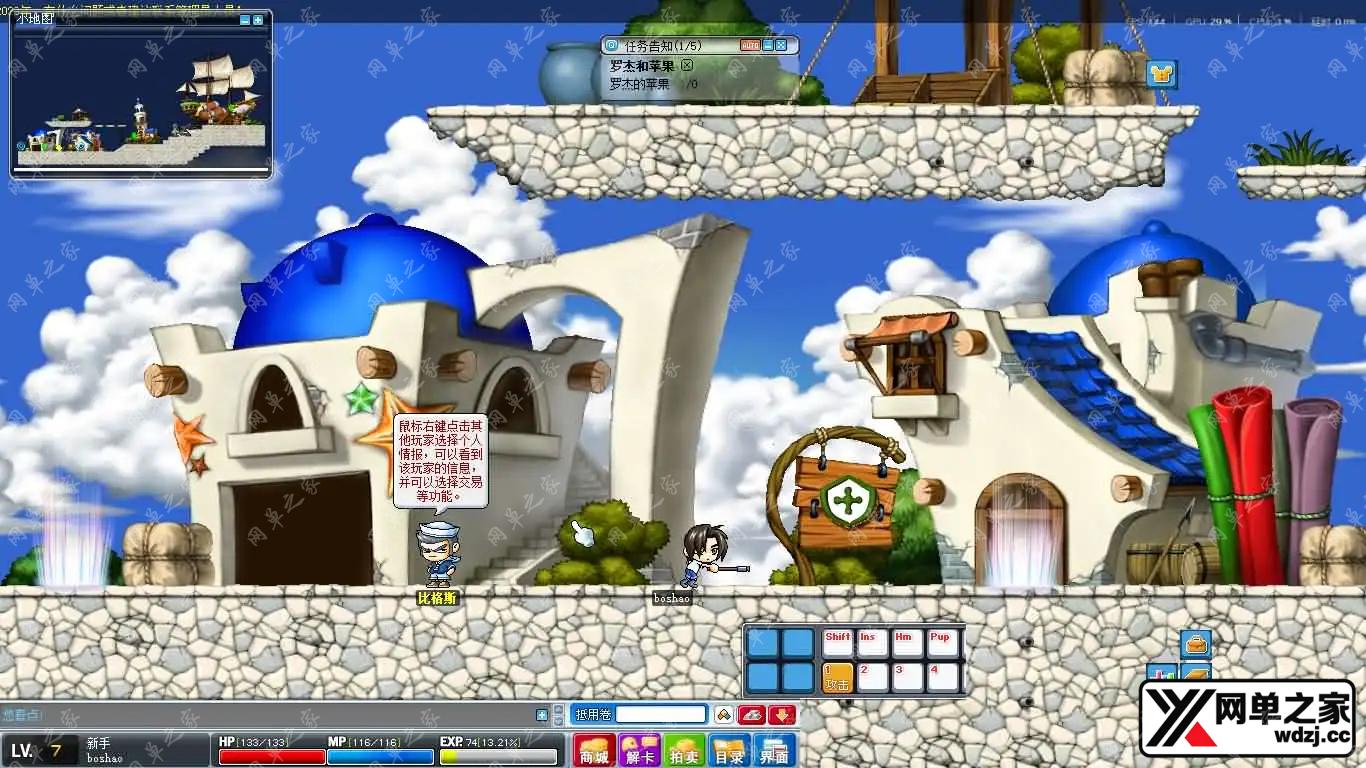This screenshot has width=1366, height=768.
Task: Select the Pup quickslot
Action: coord(942,642)
